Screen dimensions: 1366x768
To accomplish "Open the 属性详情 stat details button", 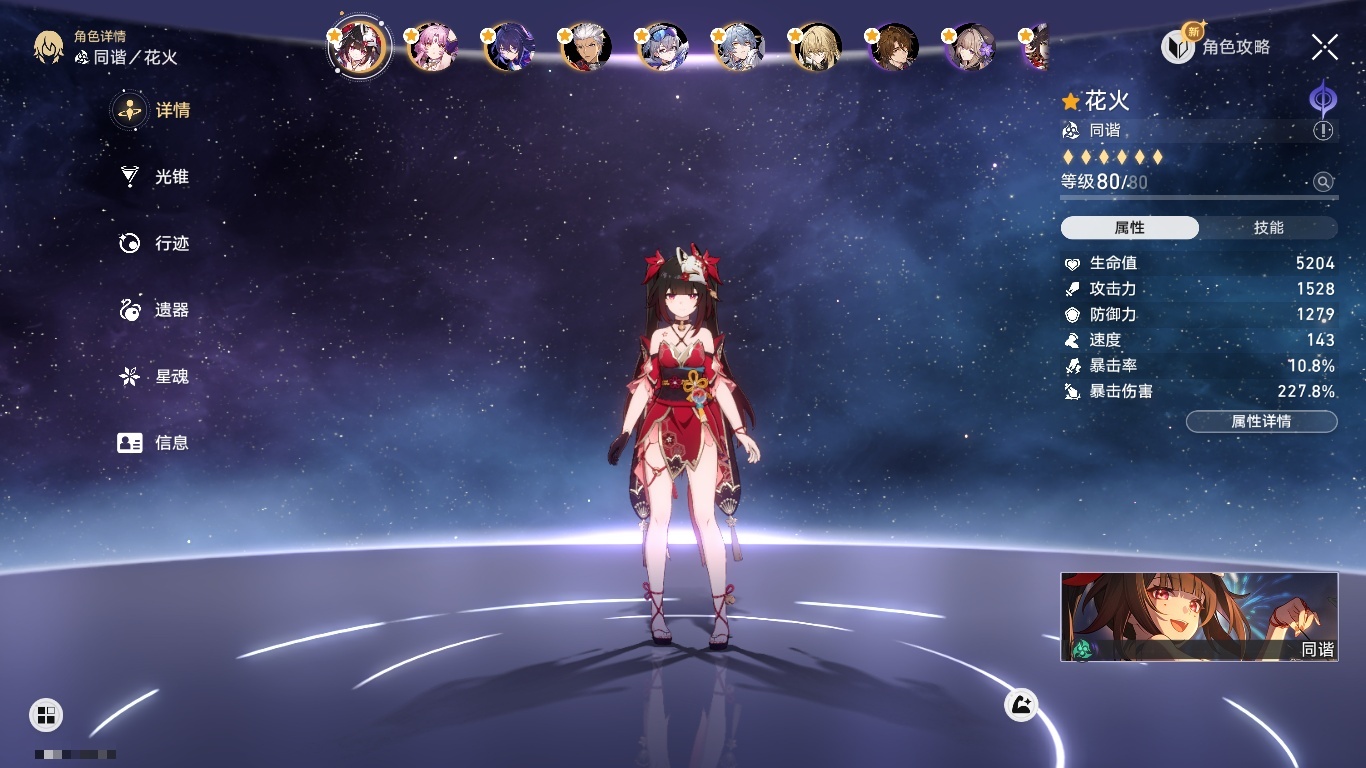I will 1261,421.
